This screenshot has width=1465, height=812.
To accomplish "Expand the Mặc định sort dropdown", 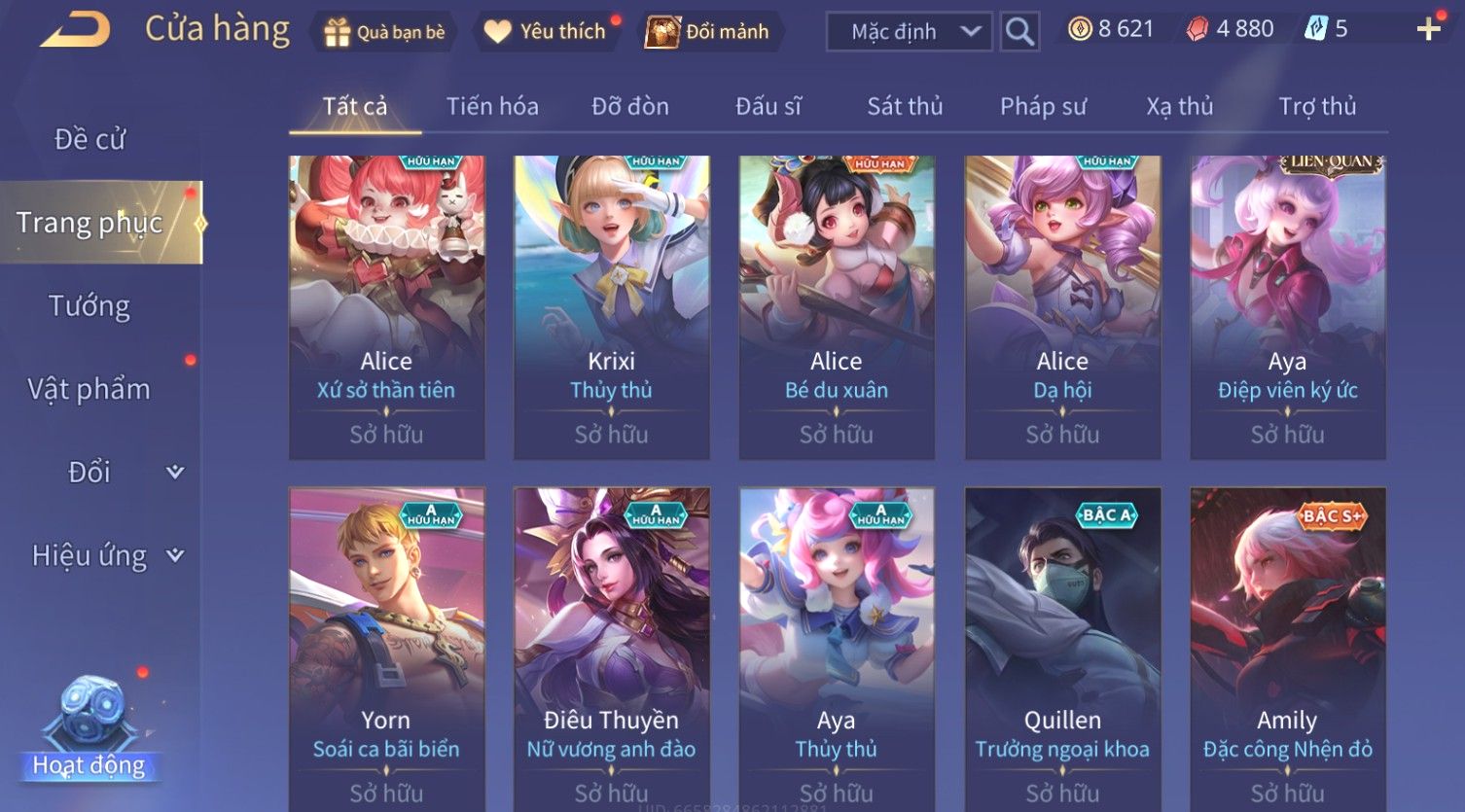I will pyautogui.click(x=909, y=32).
